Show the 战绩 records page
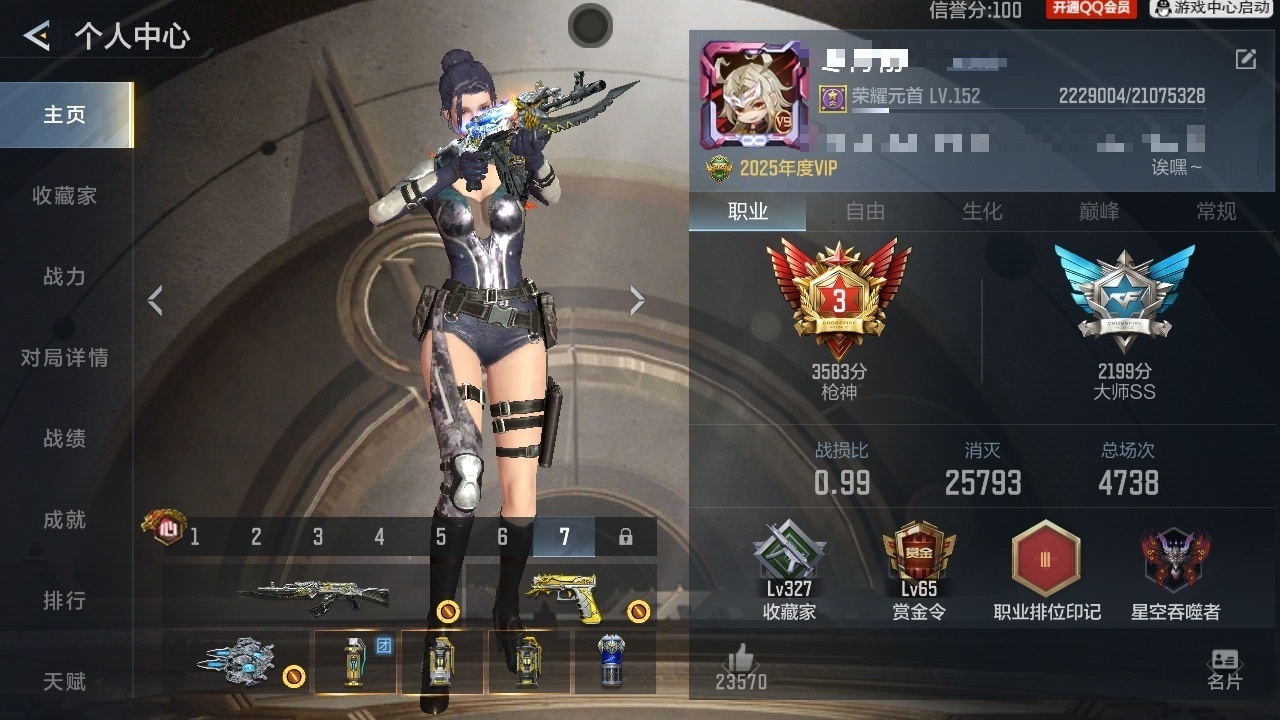Screen dimensions: 1280x720 pyautogui.click(x=65, y=439)
